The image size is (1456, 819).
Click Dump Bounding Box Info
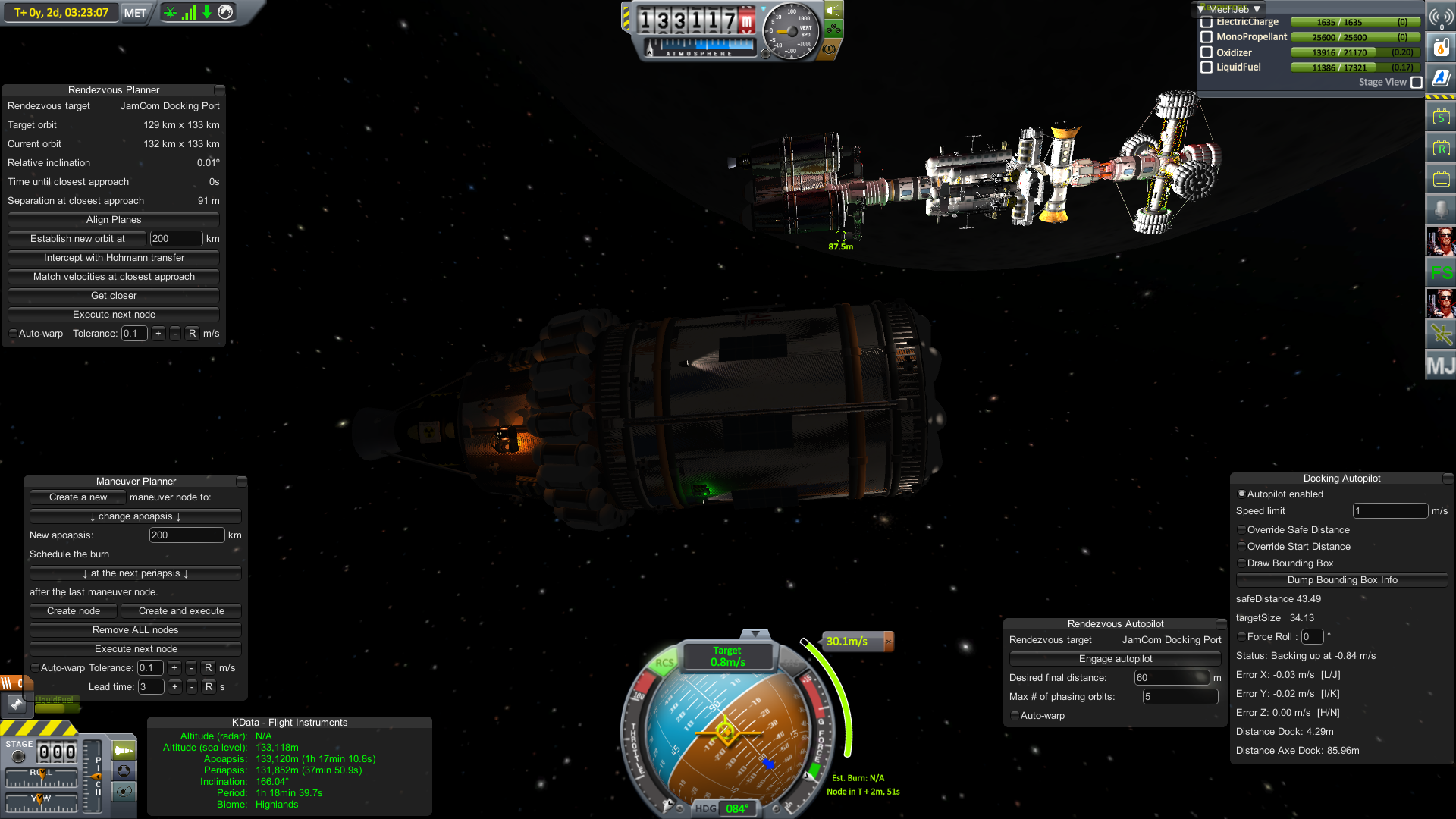coord(1342,580)
